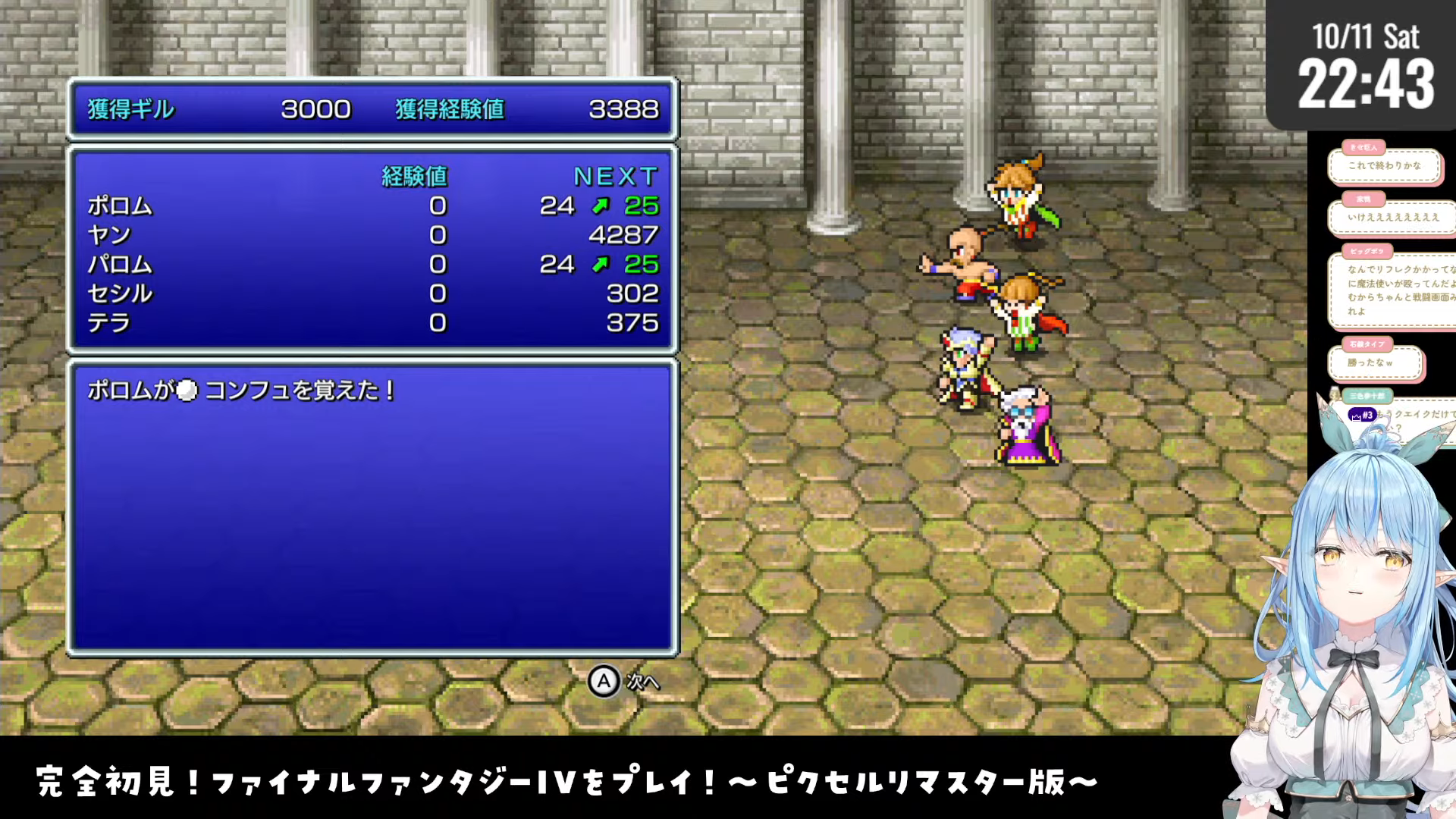Click the これで終わりかな chat message
This screenshot has width=1456, height=819.
pyautogui.click(x=1384, y=166)
